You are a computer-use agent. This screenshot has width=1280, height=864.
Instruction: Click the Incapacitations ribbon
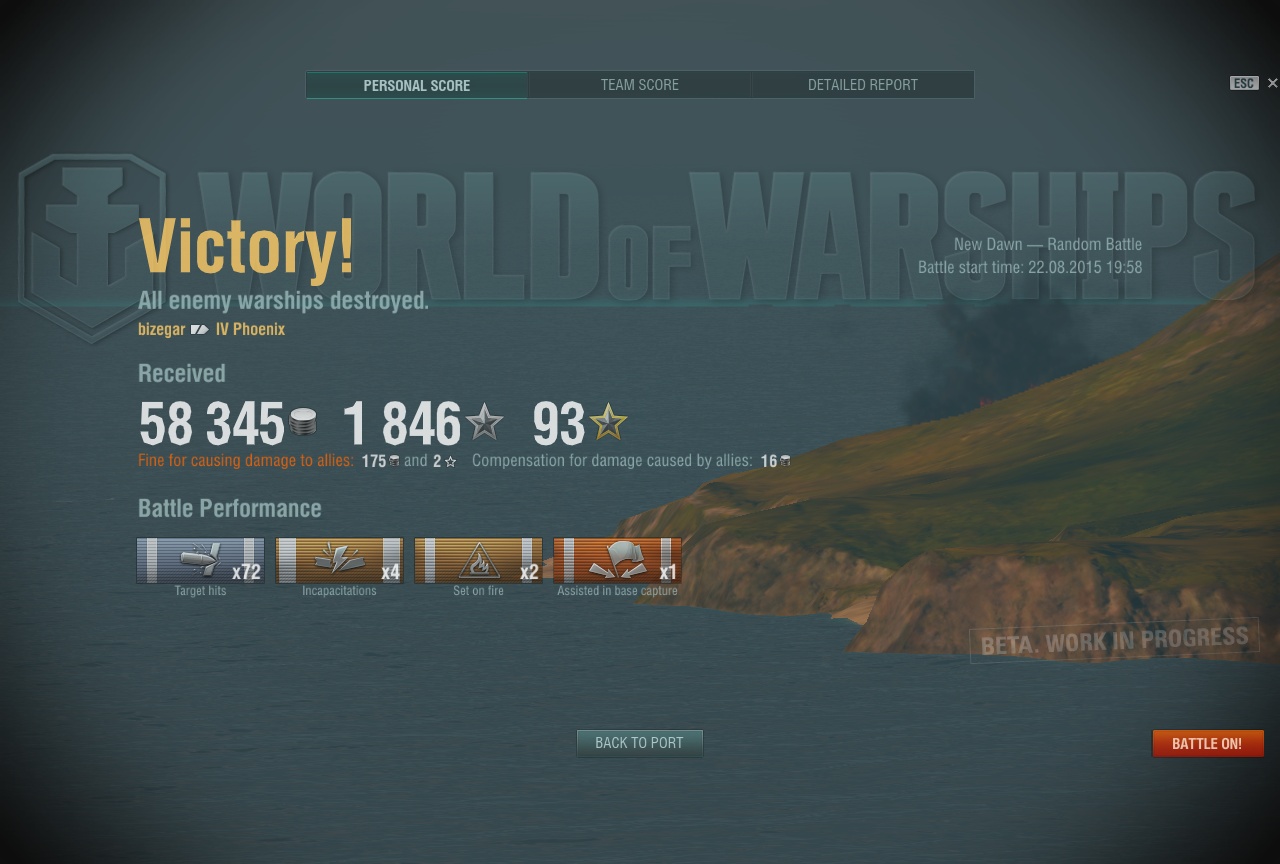click(x=339, y=560)
